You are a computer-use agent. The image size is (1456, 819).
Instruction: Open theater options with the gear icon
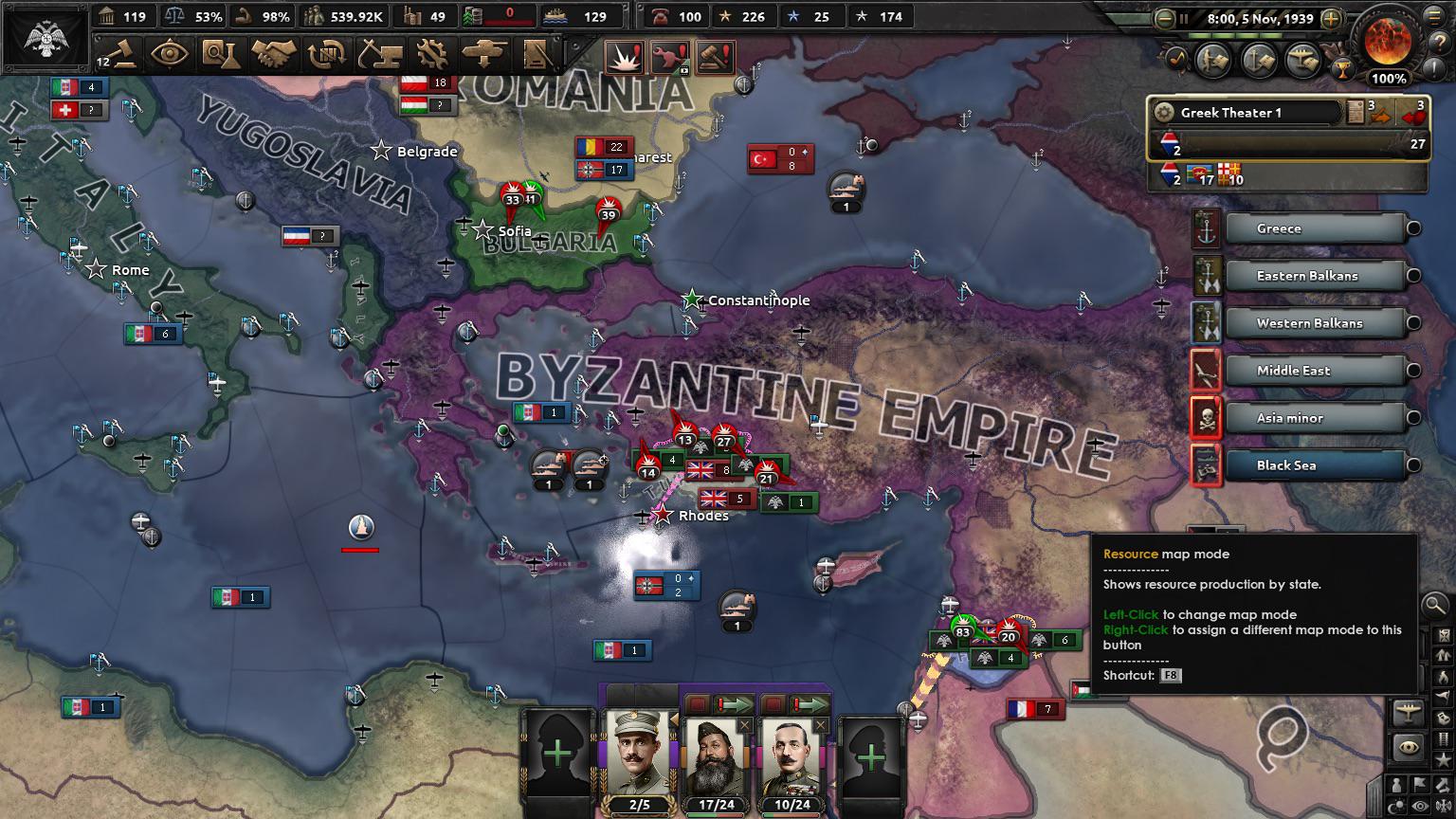(1163, 113)
